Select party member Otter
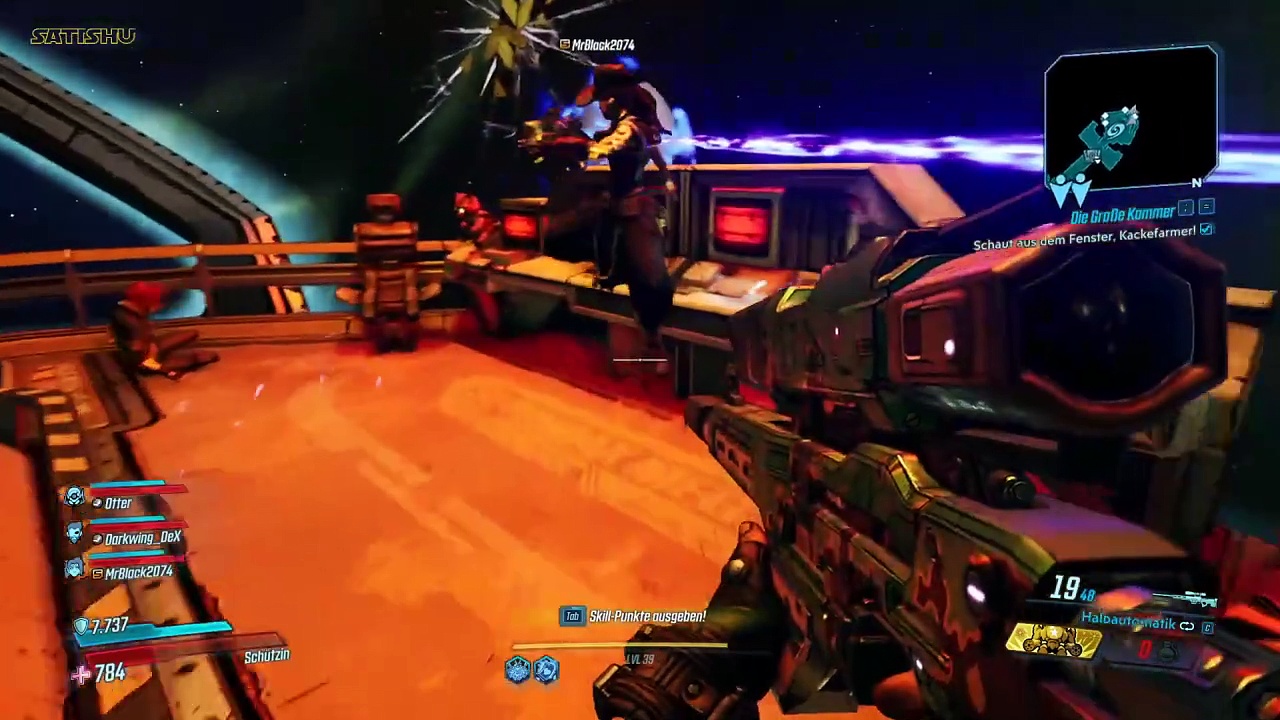The height and width of the screenshot is (720, 1280). coord(117,503)
